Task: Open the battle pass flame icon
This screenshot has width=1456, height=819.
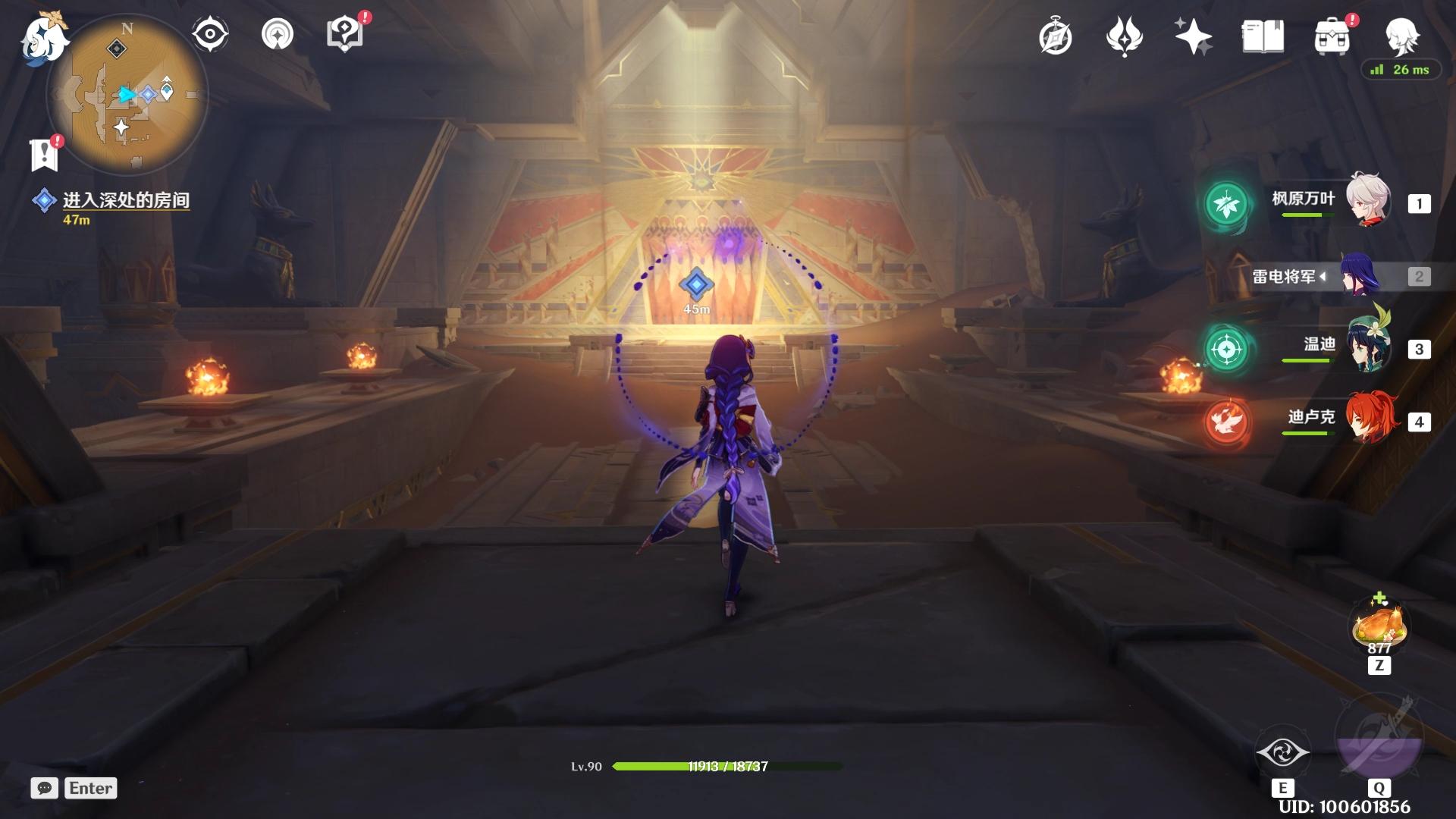Action: click(x=1124, y=37)
